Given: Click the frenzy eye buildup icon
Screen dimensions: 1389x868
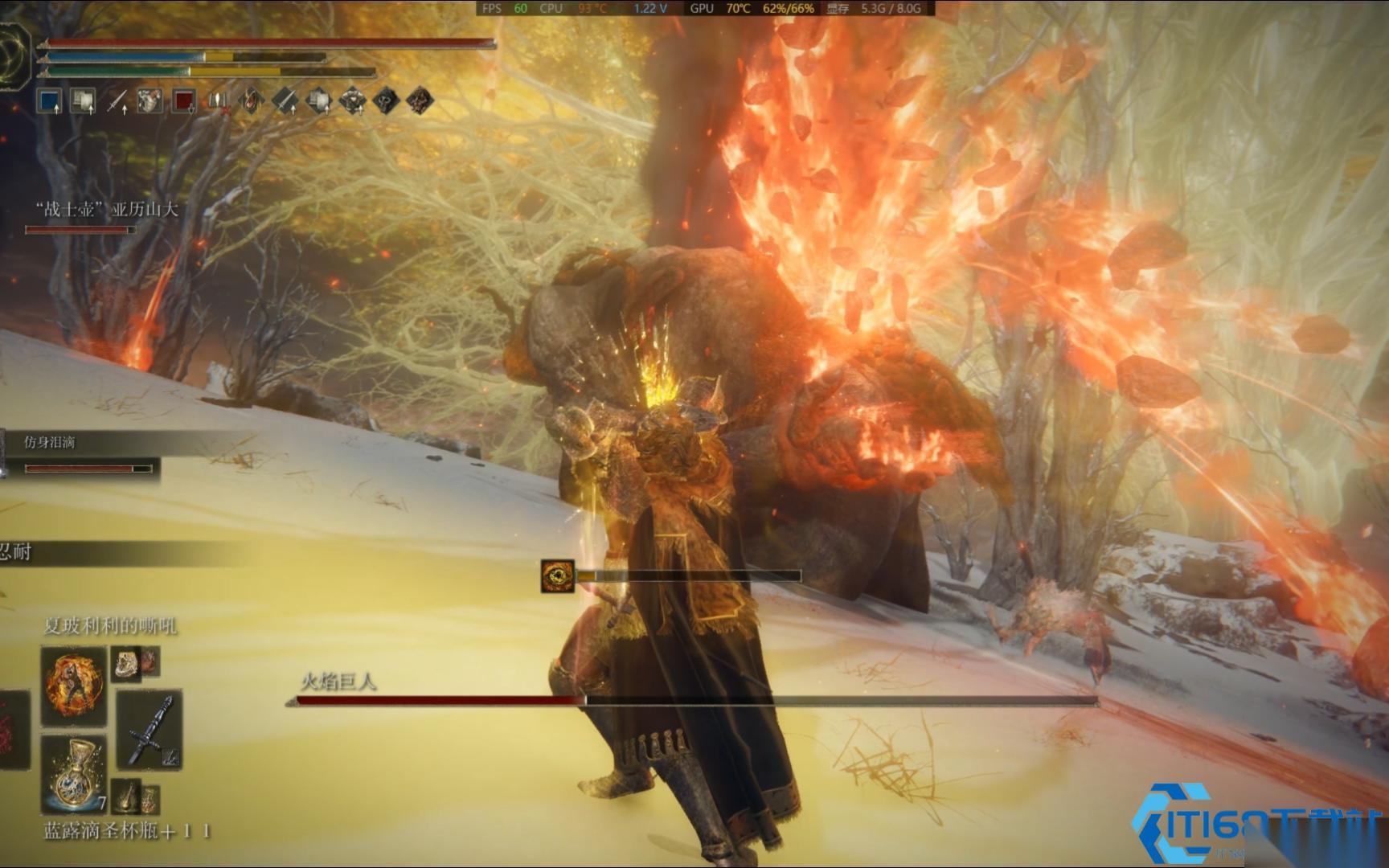Looking at the screenshot, I should (x=557, y=576).
